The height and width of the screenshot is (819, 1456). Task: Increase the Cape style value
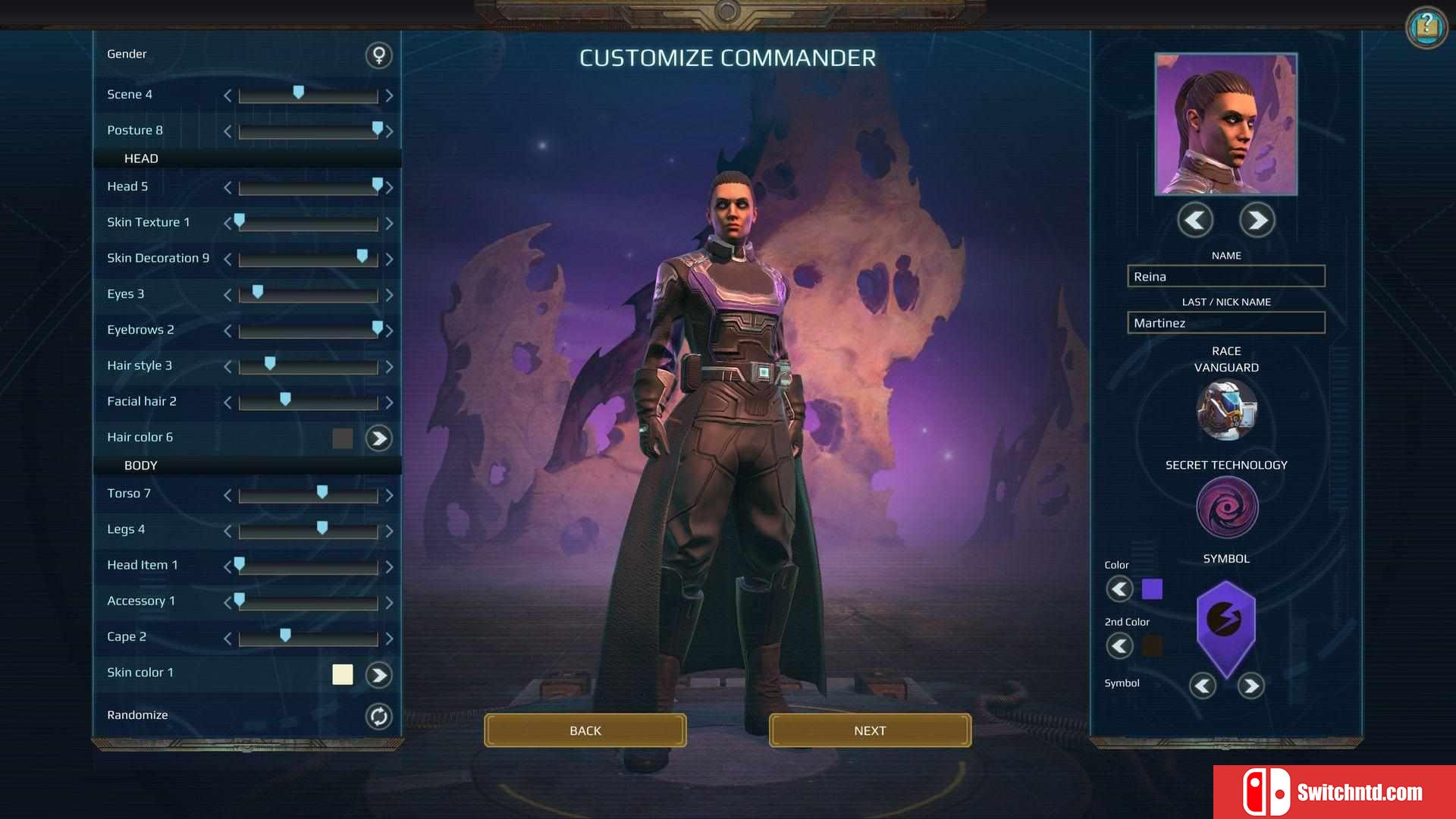point(389,639)
